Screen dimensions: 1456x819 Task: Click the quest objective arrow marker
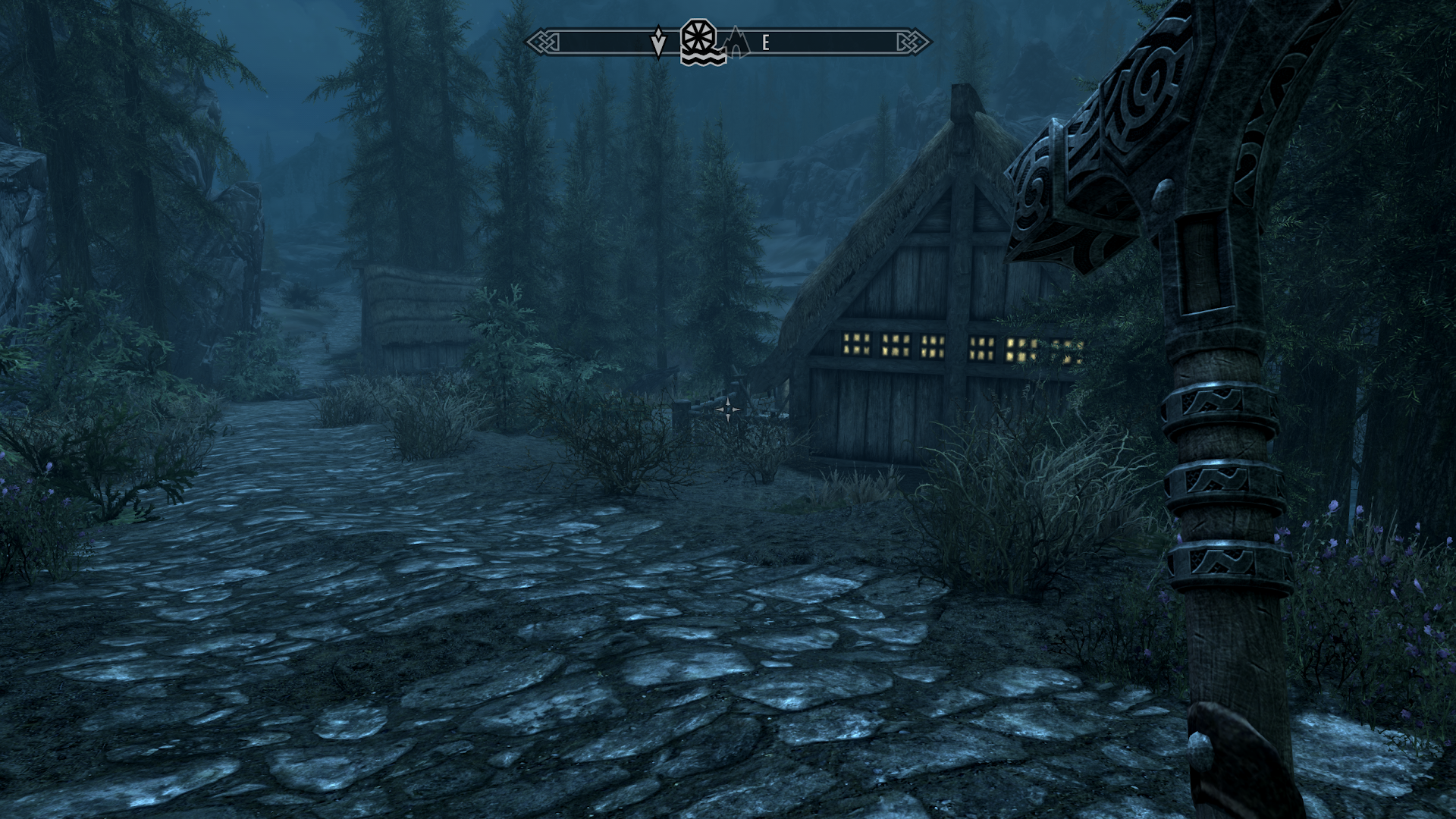[658, 42]
